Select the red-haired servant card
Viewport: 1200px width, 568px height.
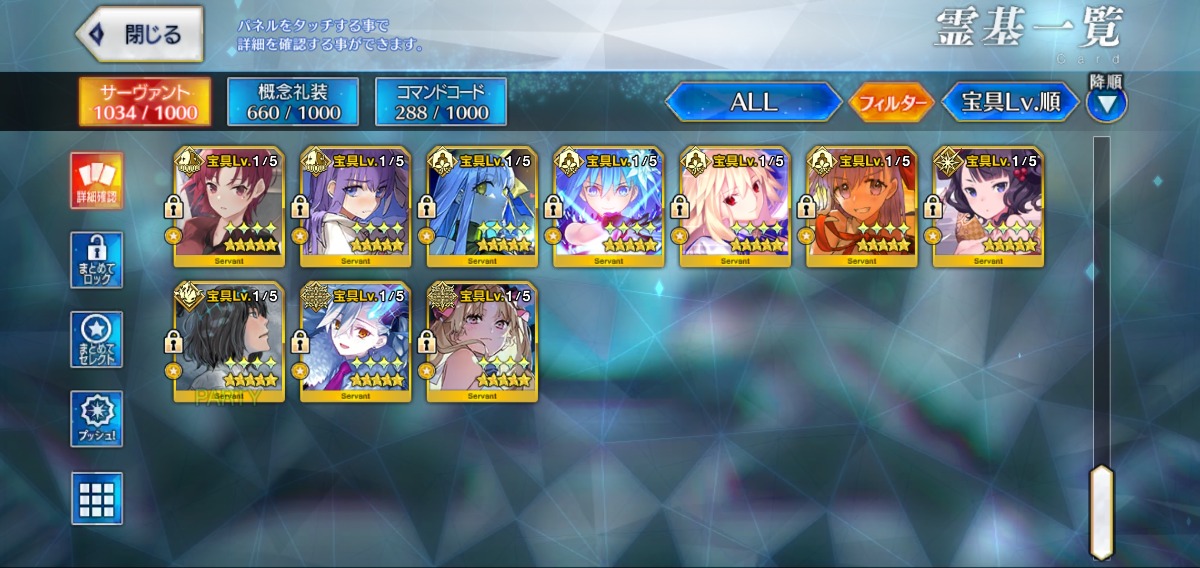[x=229, y=207]
